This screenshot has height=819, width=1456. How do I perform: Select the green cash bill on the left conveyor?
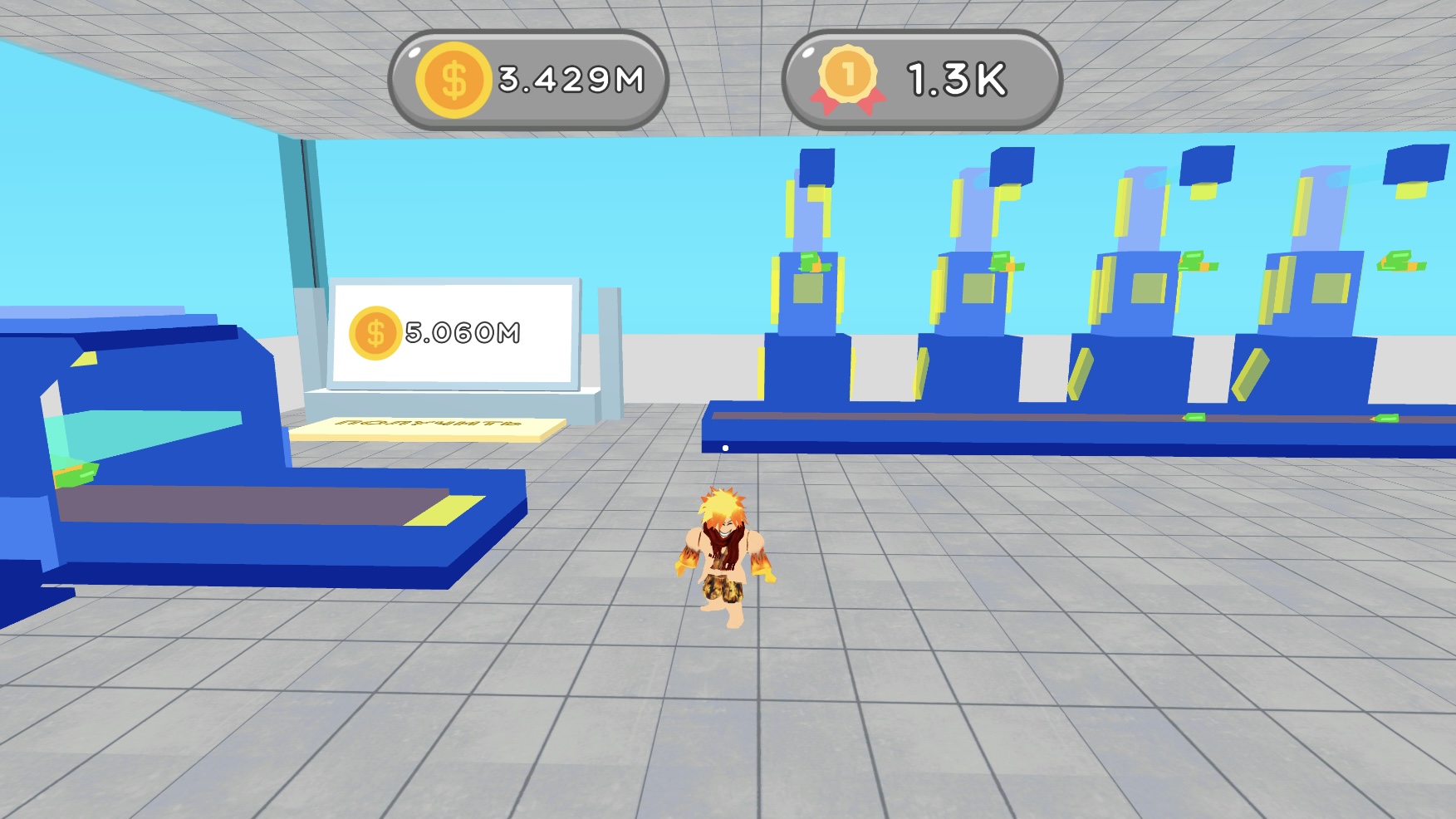click(75, 473)
